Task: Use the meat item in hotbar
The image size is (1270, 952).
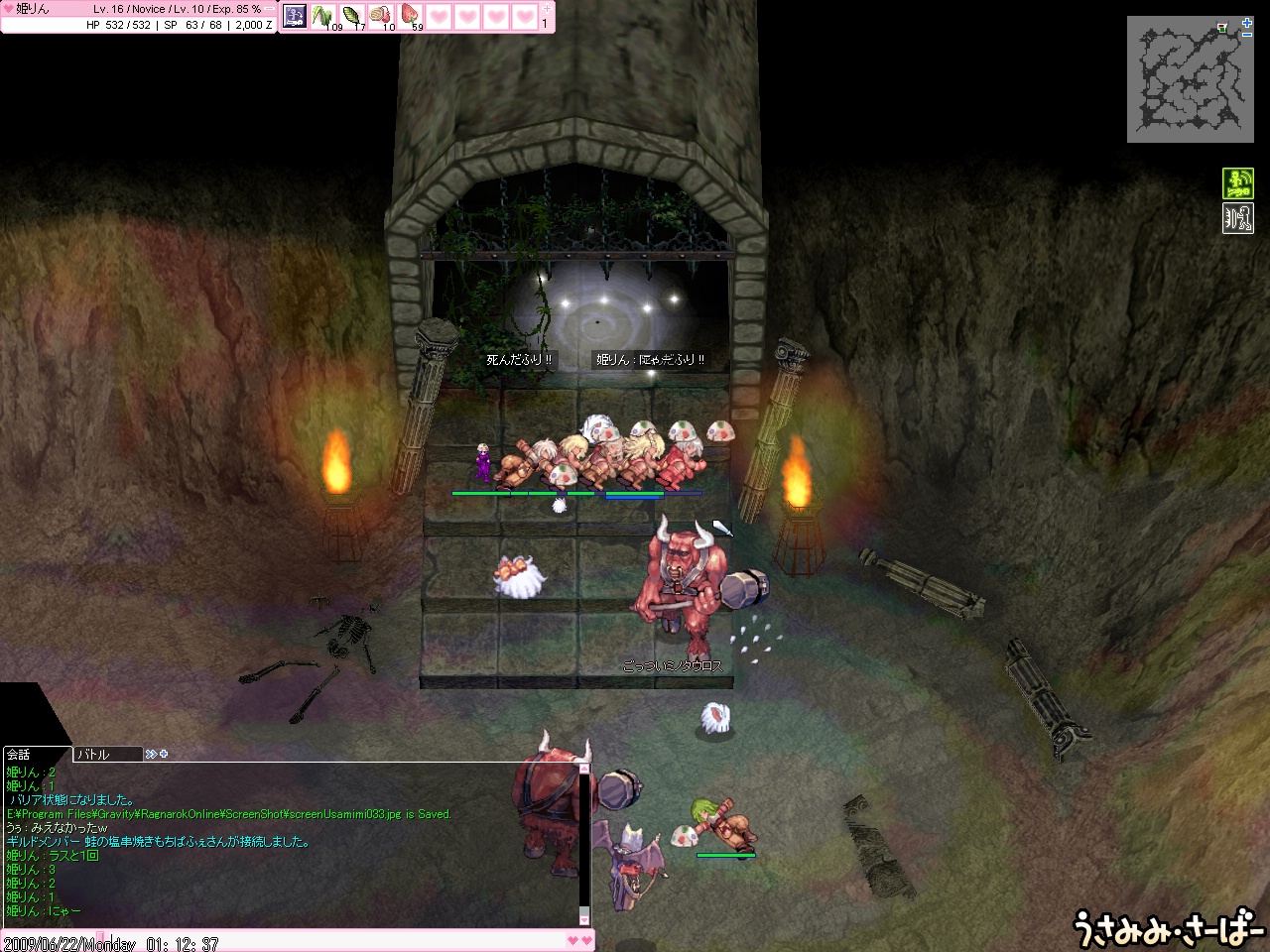Action: click(x=382, y=16)
